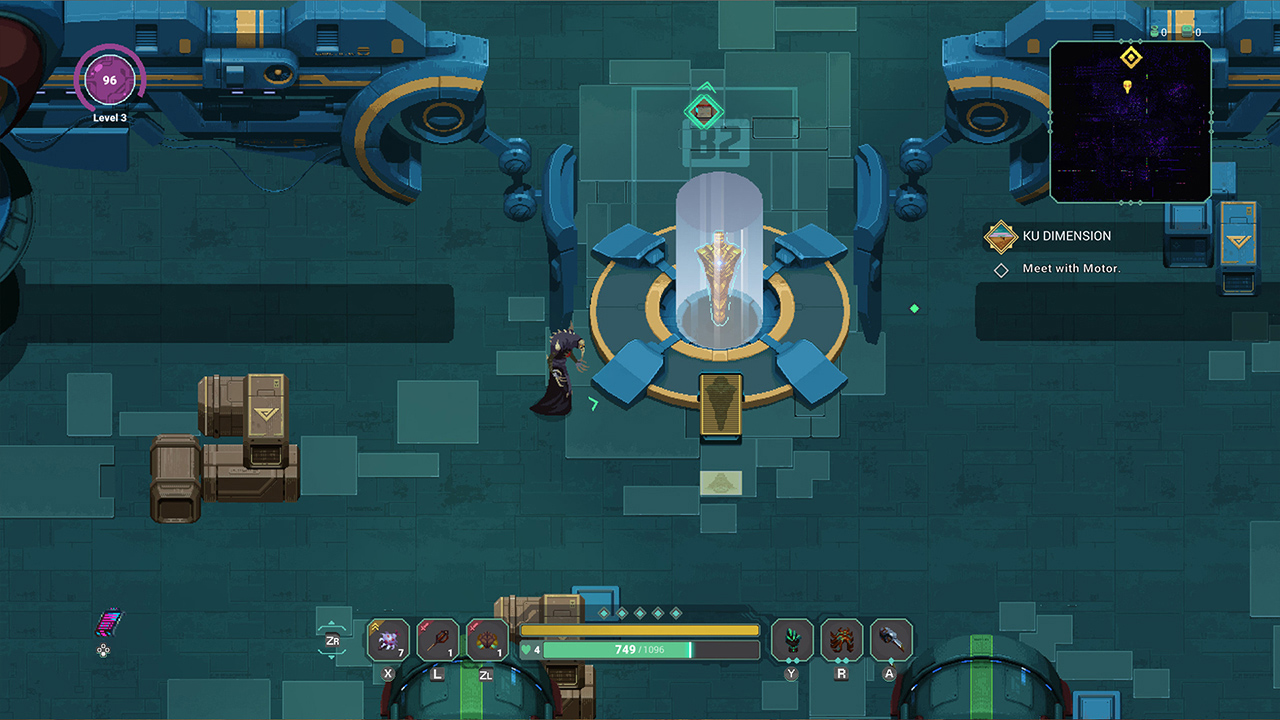Toggle the heart indicator beside the health bar
The height and width of the screenshot is (720, 1280).
(x=527, y=649)
